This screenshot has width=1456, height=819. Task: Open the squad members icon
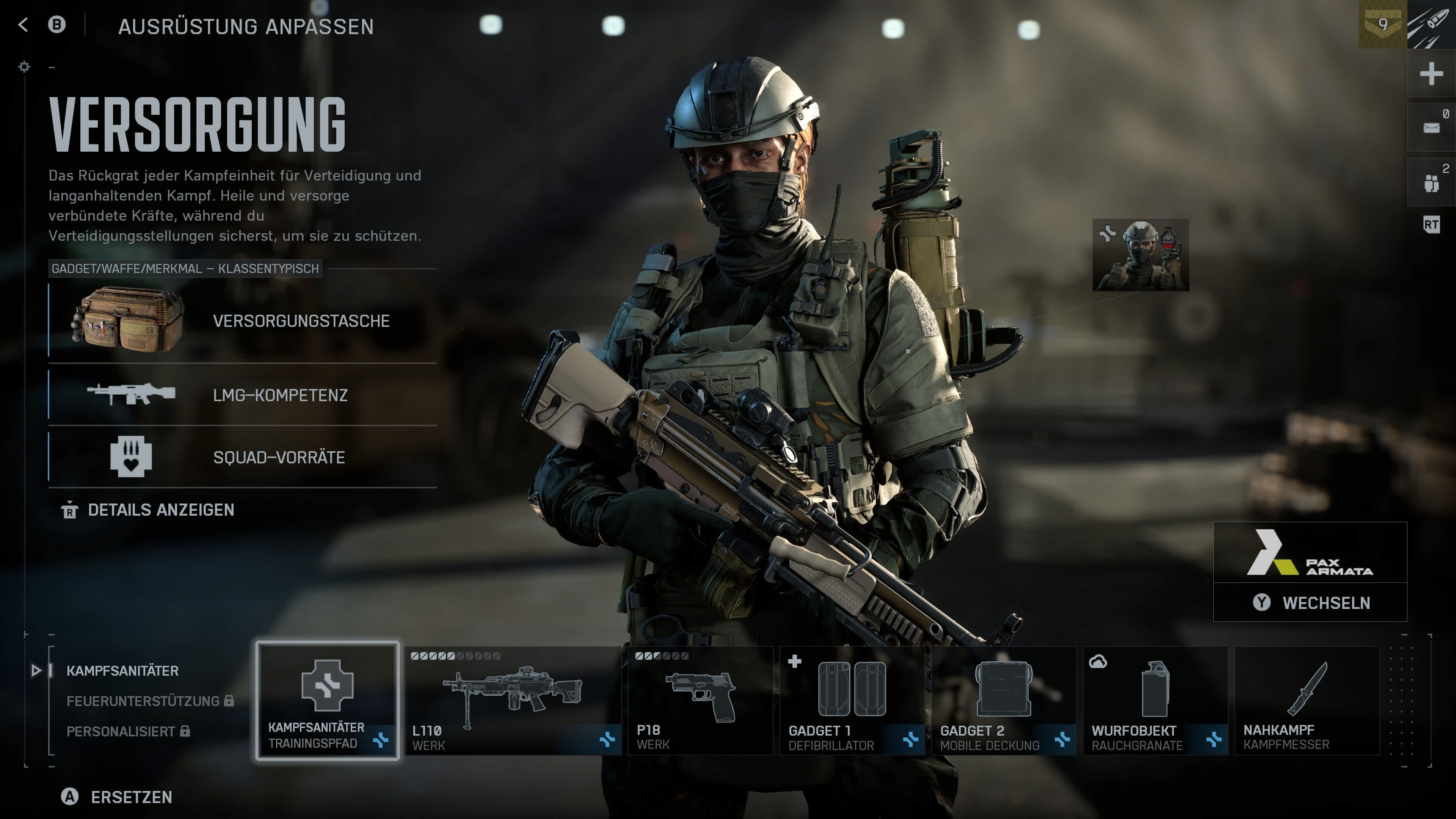point(1431,182)
